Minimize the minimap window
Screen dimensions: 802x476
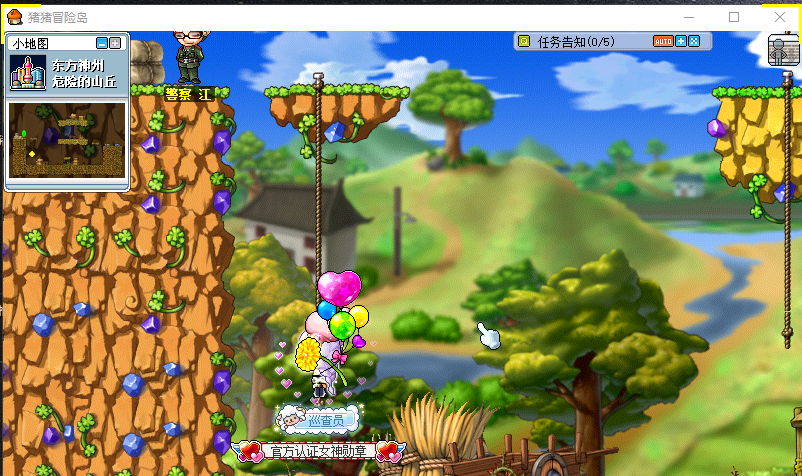tap(102, 43)
